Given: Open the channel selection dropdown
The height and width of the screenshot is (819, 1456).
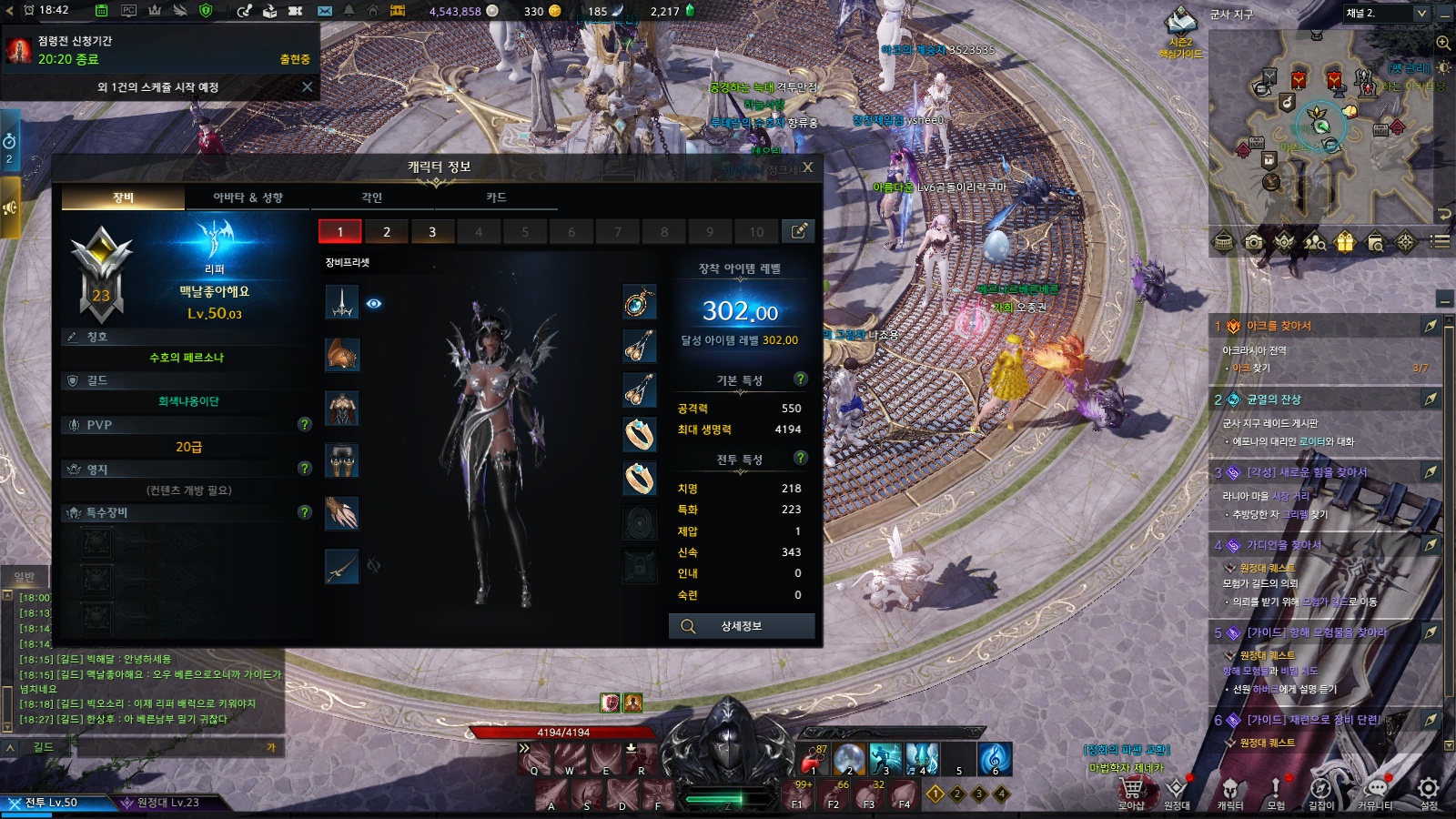Looking at the screenshot, I should point(1421,14).
